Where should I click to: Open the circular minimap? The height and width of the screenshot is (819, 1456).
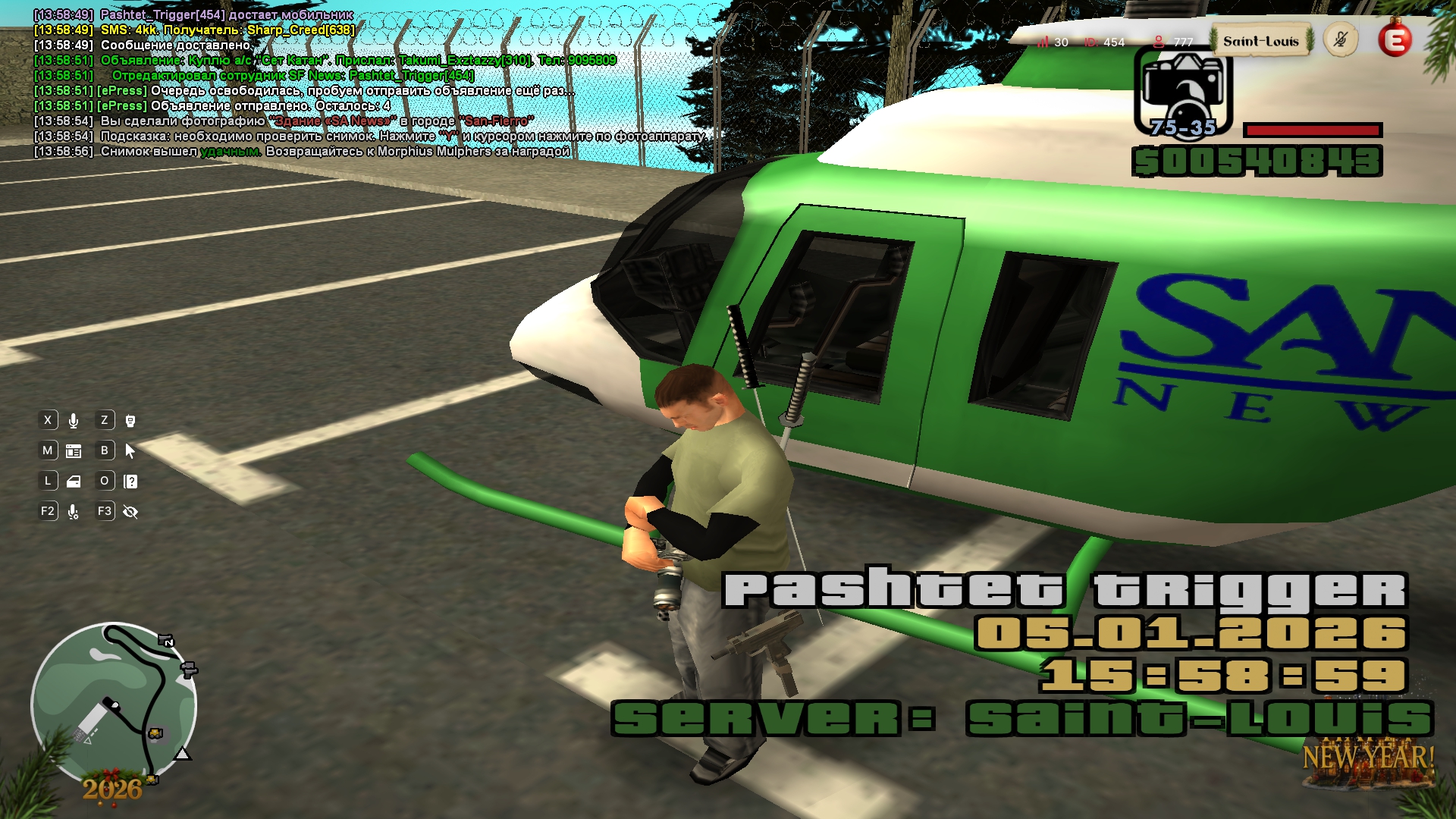pyautogui.click(x=114, y=704)
